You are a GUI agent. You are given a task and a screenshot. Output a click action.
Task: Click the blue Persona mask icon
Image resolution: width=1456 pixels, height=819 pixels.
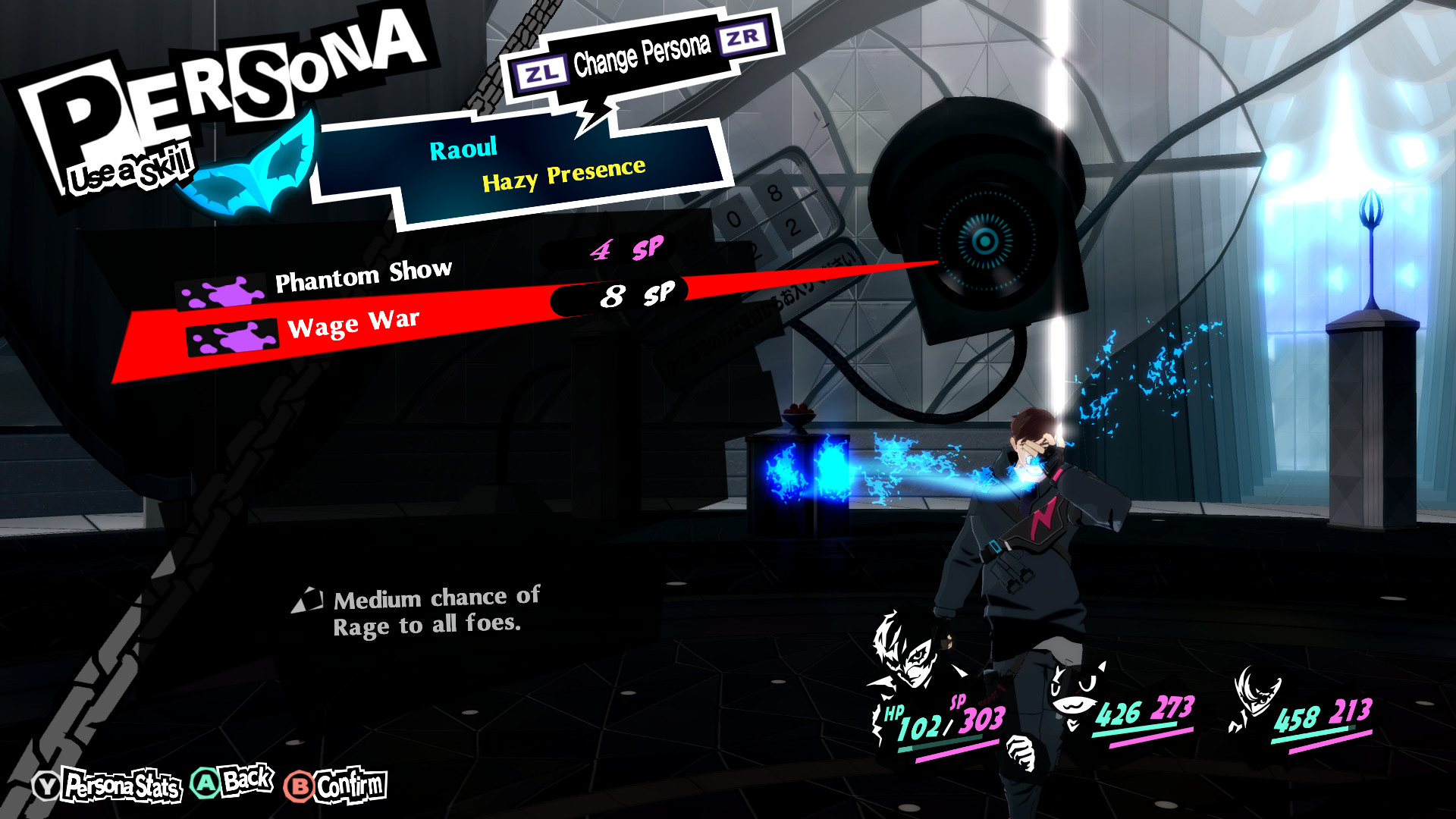tap(250, 167)
